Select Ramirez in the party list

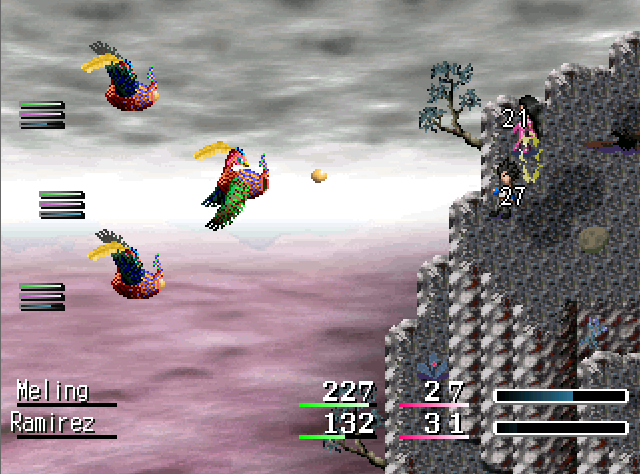click(53, 424)
